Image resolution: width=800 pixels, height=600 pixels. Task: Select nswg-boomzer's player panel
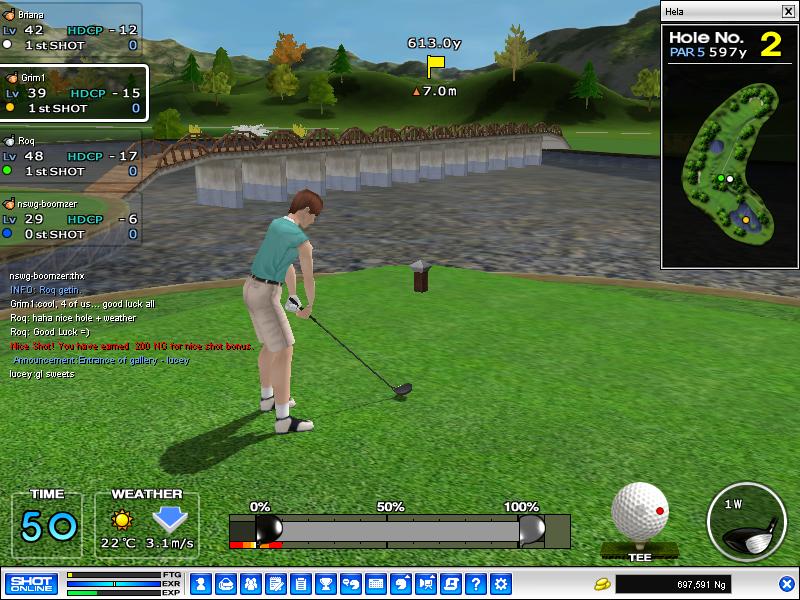(x=71, y=219)
